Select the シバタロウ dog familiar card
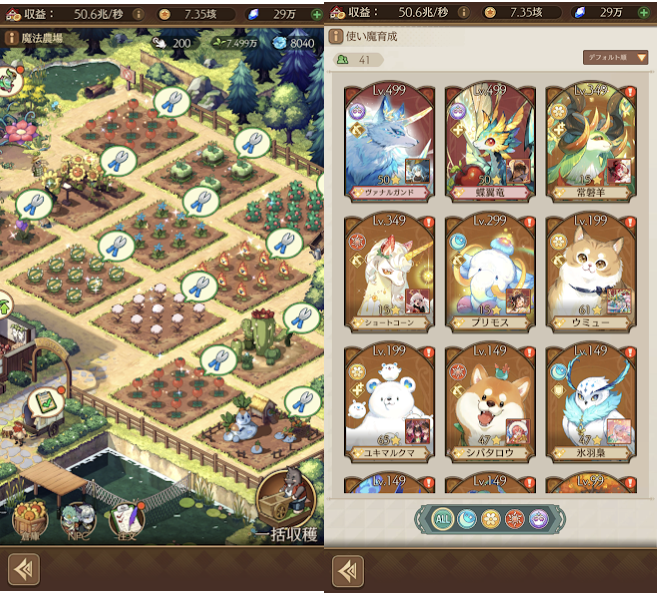This screenshot has width=660, height=598. pyautogui.click(x=490, y=402)
